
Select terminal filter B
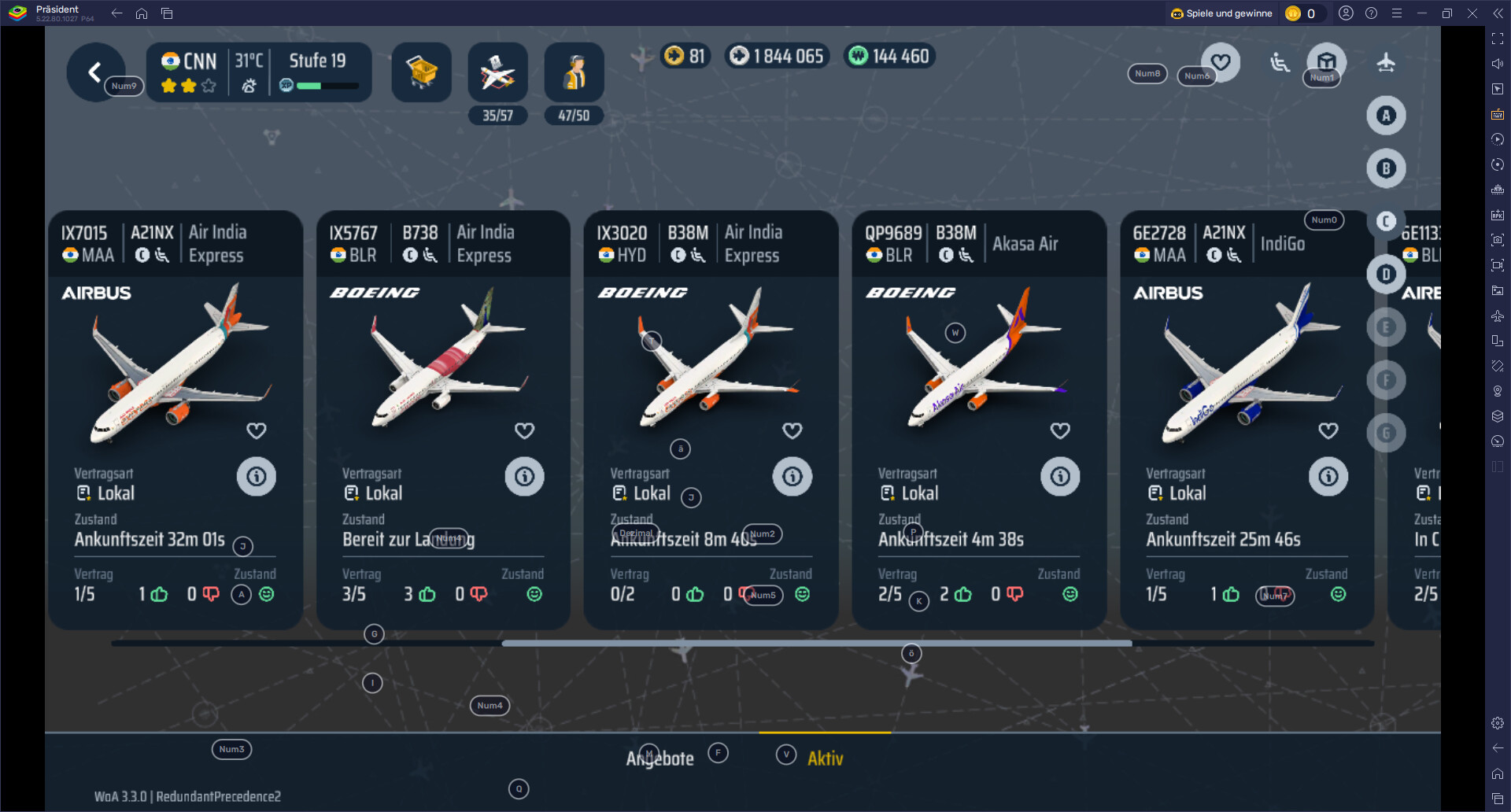coord(1386,168)
